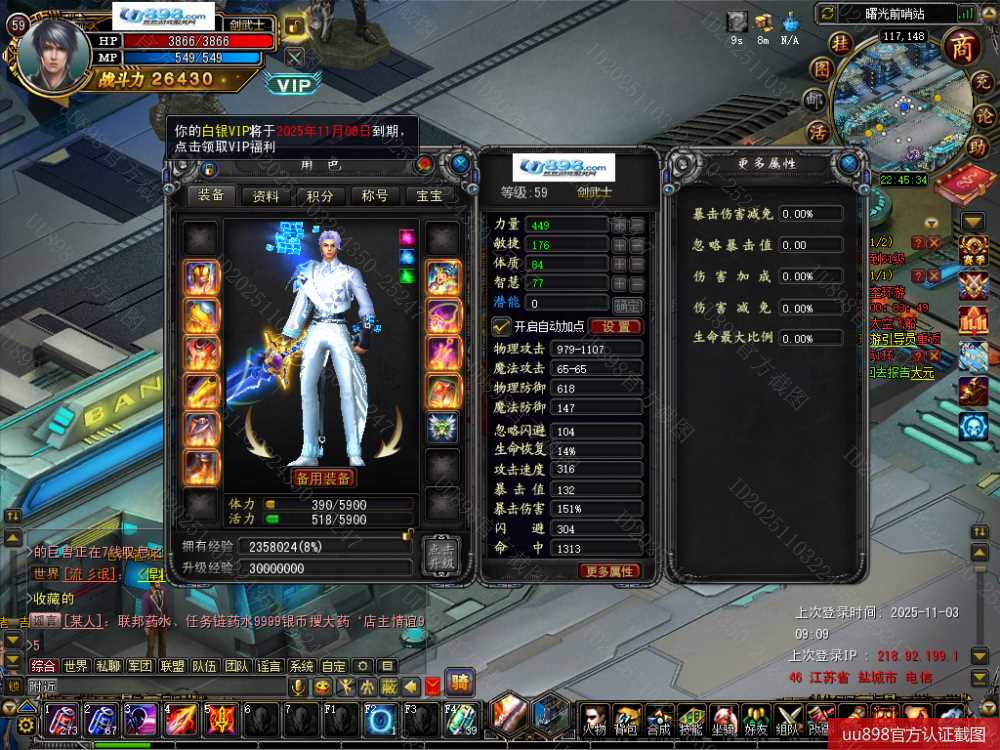Use the red flaming spear skill in slot 4
The image size is (1000, 750).
pyautogui.click(x=182, y=718)
